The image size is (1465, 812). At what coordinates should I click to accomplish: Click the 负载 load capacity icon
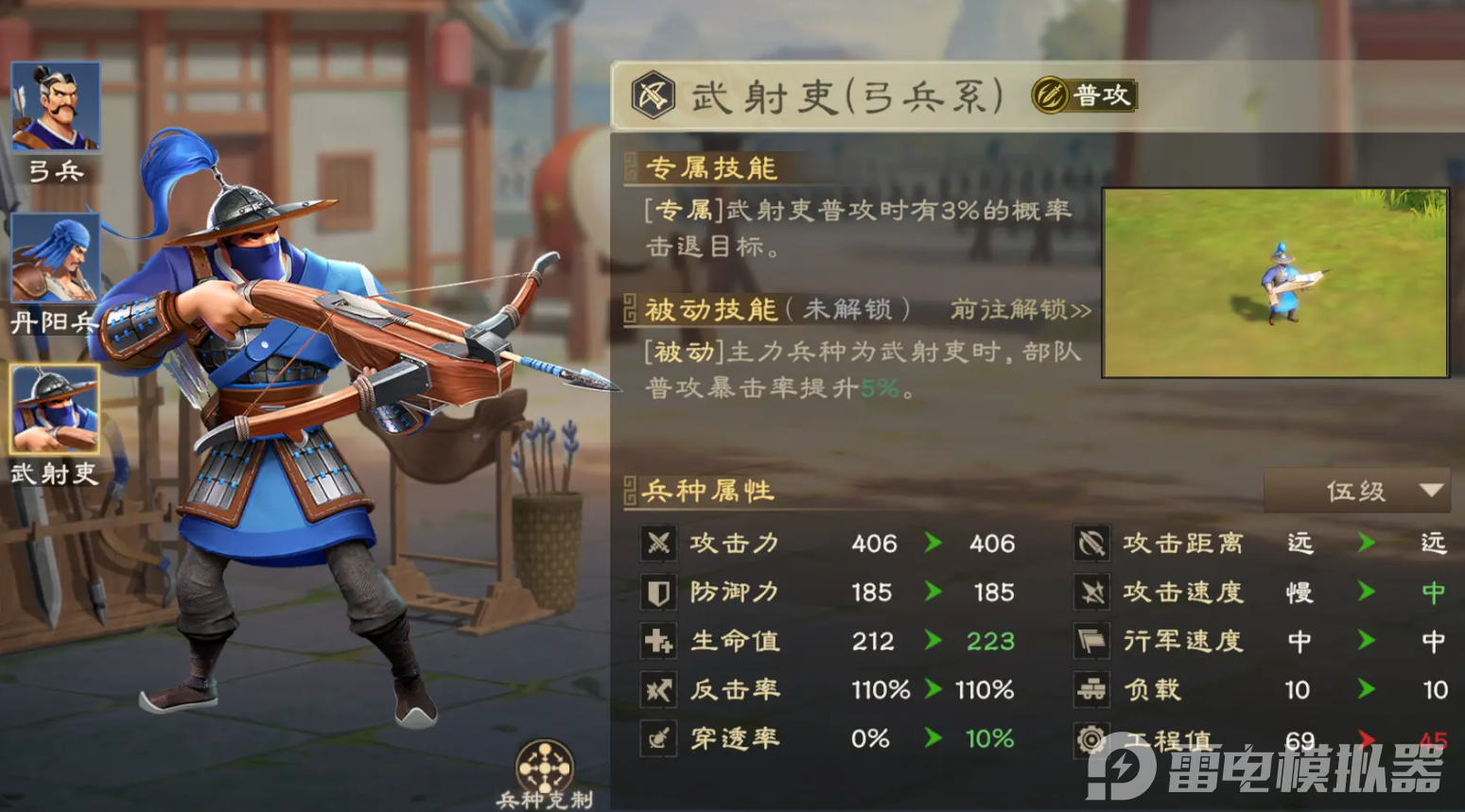pyautogui.click(x=1092, y=690)
